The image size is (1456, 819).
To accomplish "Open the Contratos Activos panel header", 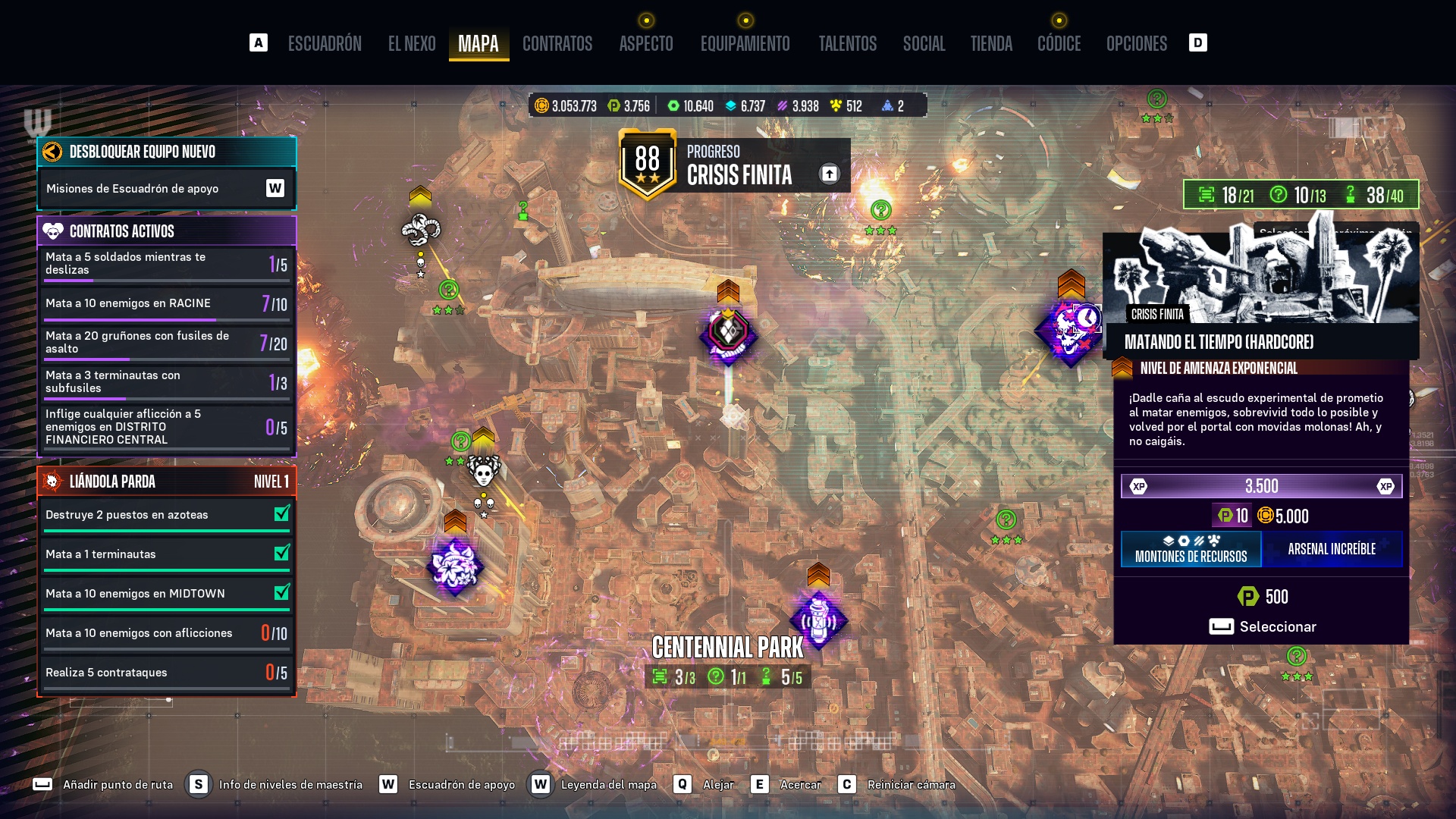I will 166,231.
